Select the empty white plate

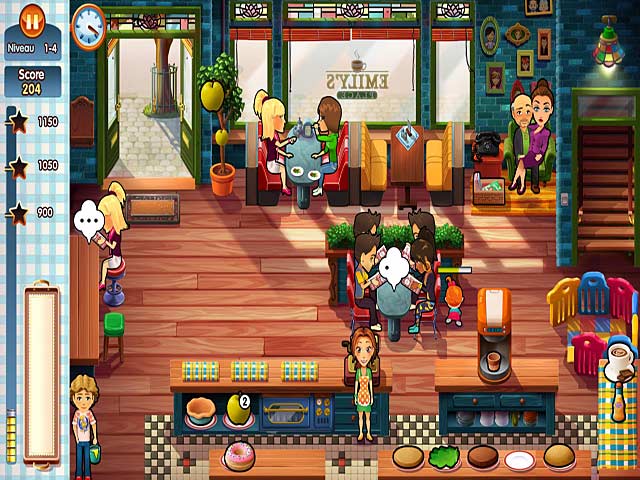[x=520, y=459]
